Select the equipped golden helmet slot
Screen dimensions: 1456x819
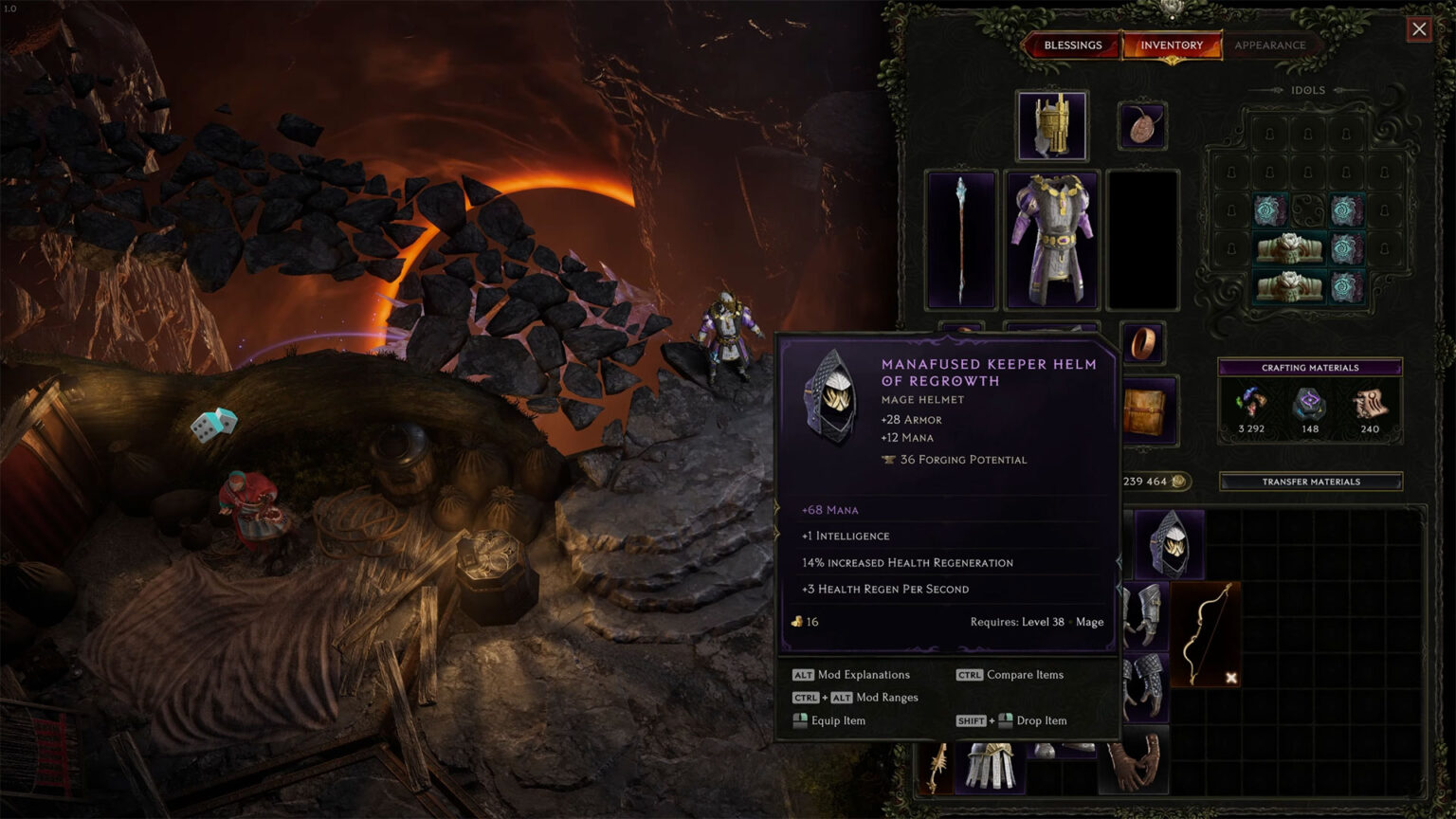pos(1052,126)
